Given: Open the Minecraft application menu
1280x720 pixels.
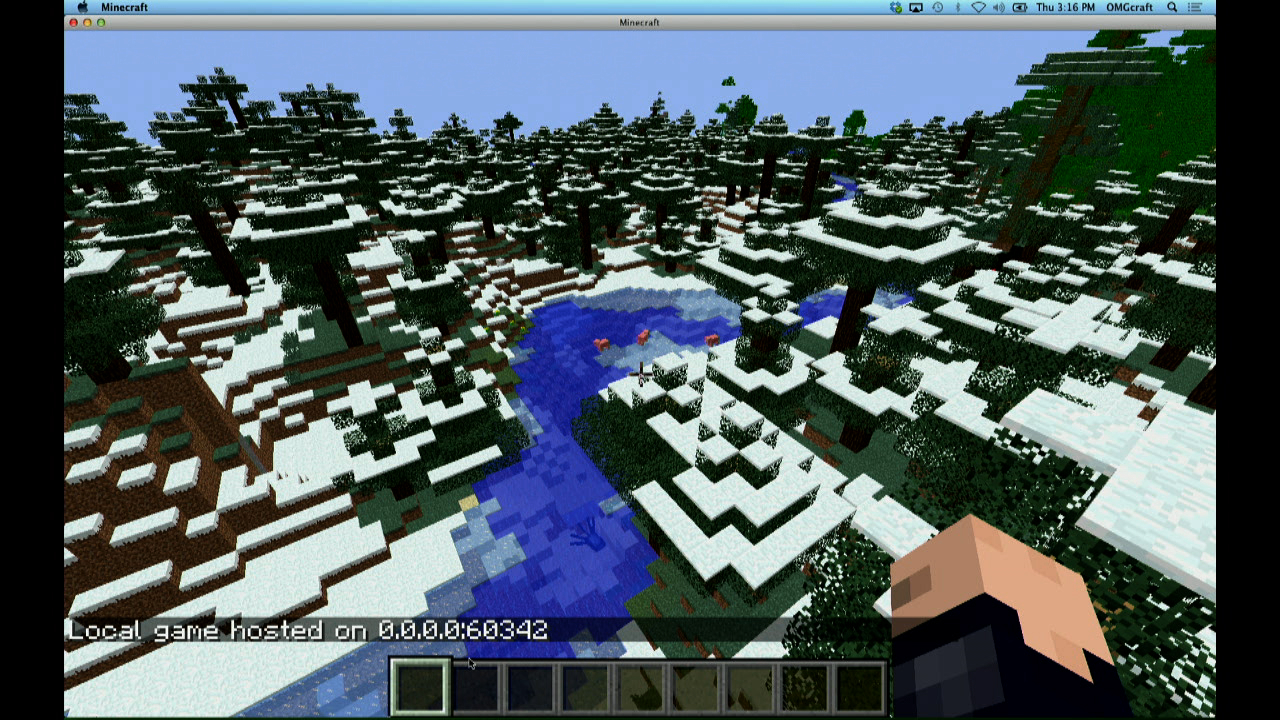Looking at the screenshot, I should coord(124,7).
